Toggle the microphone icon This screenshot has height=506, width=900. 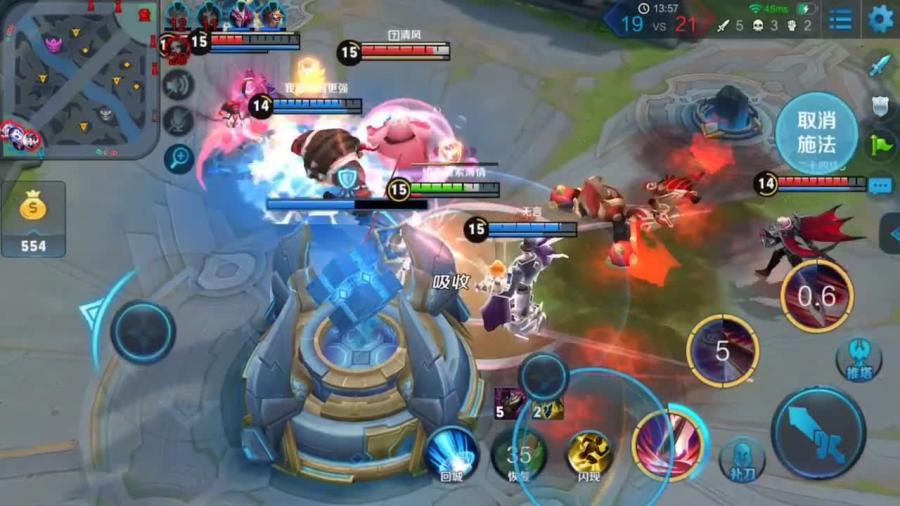(x=178, y=121)
